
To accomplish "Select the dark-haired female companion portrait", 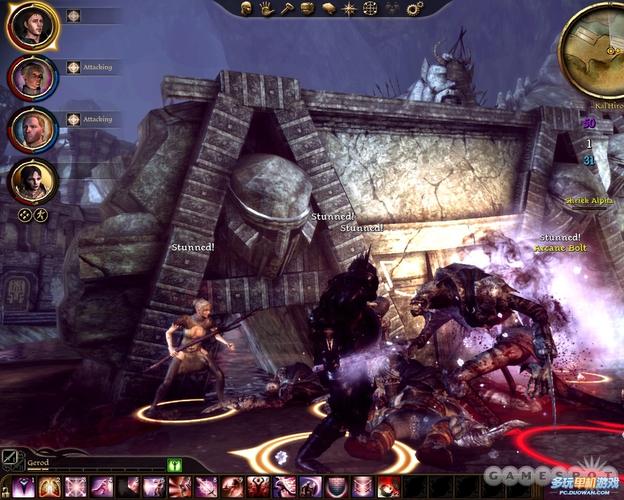I will click(x=32, y=181).
